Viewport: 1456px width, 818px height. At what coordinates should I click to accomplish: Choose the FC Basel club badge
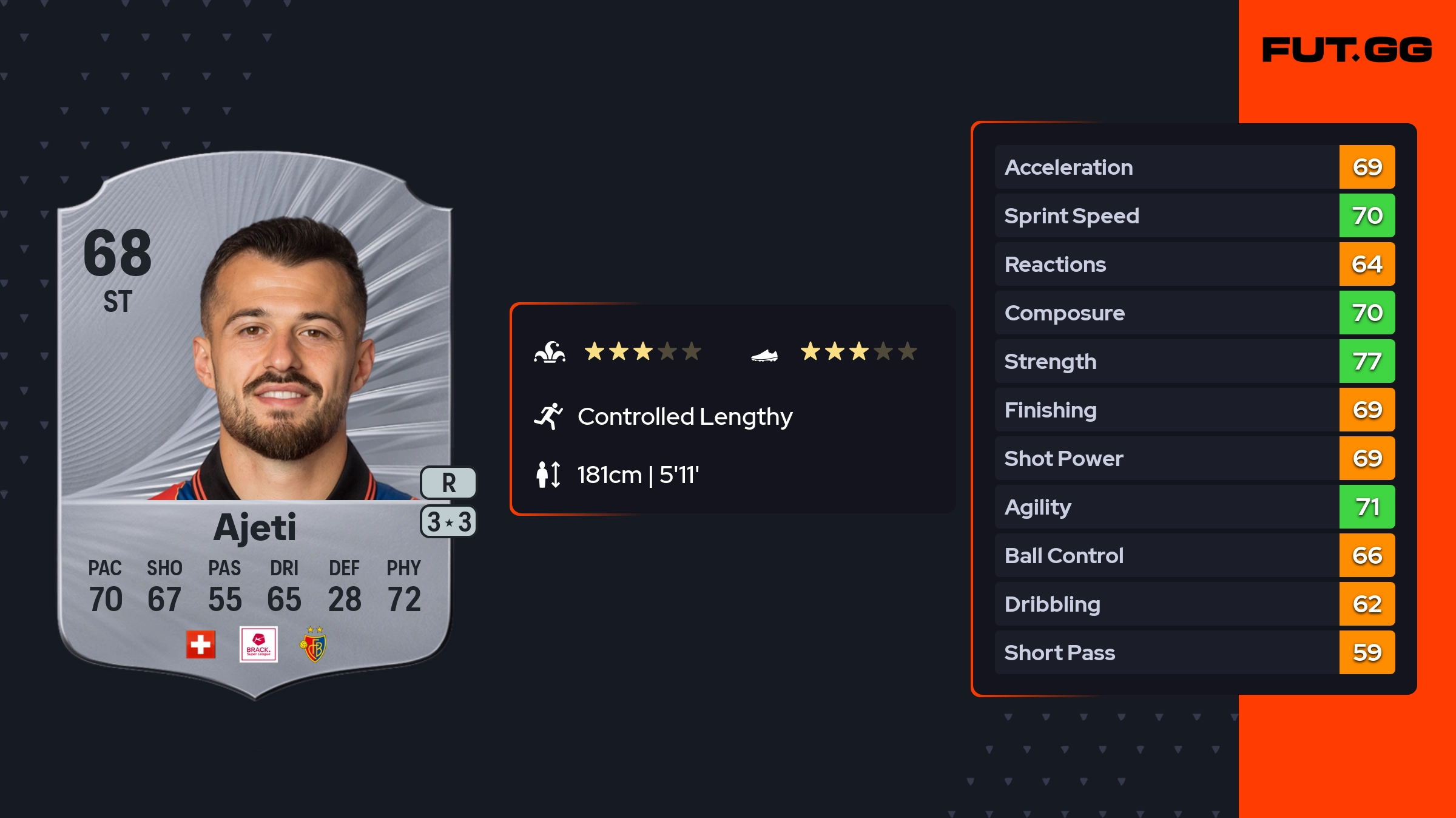(314, 645)
